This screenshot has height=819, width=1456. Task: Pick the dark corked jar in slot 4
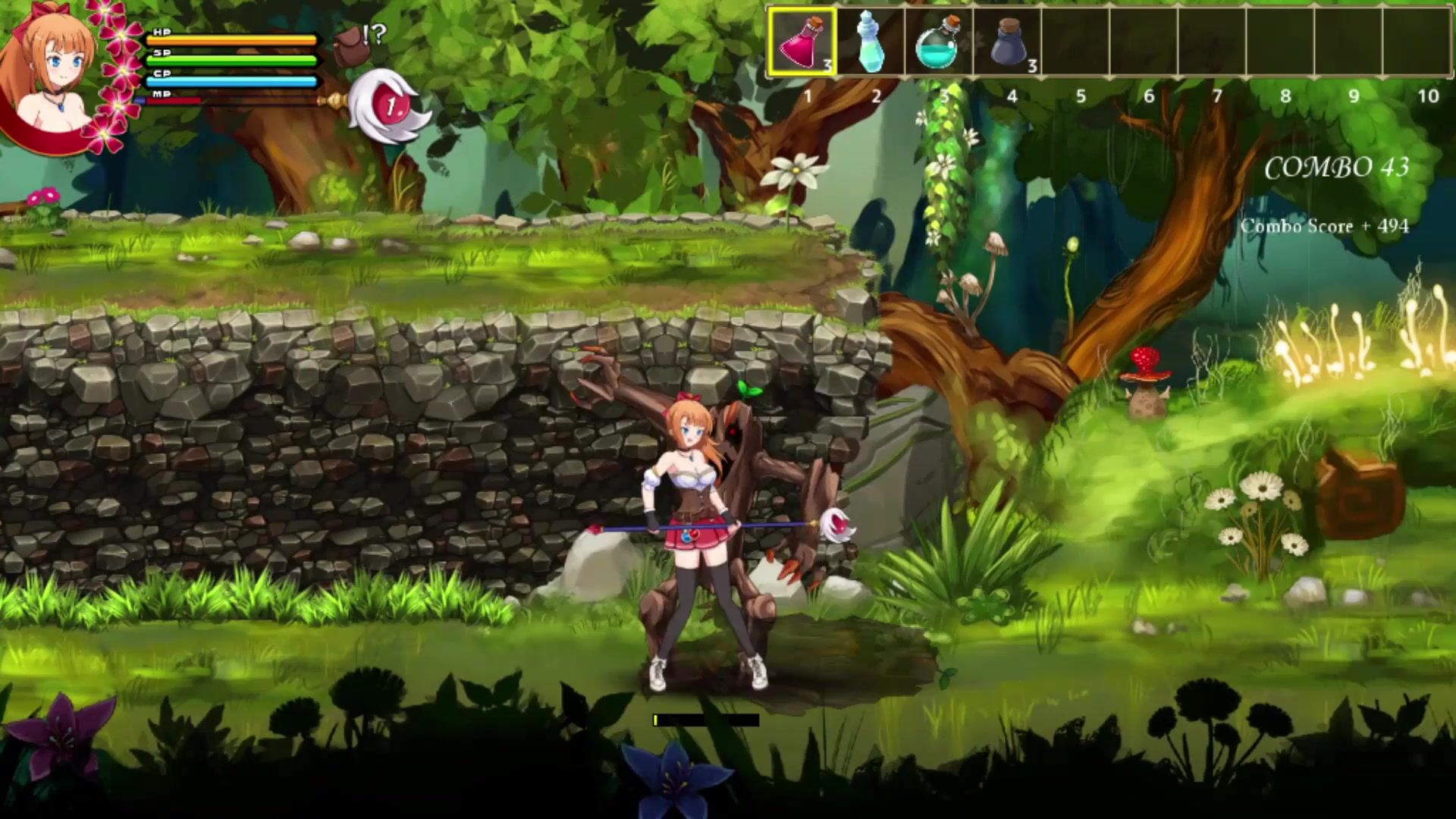[1007, 42]
